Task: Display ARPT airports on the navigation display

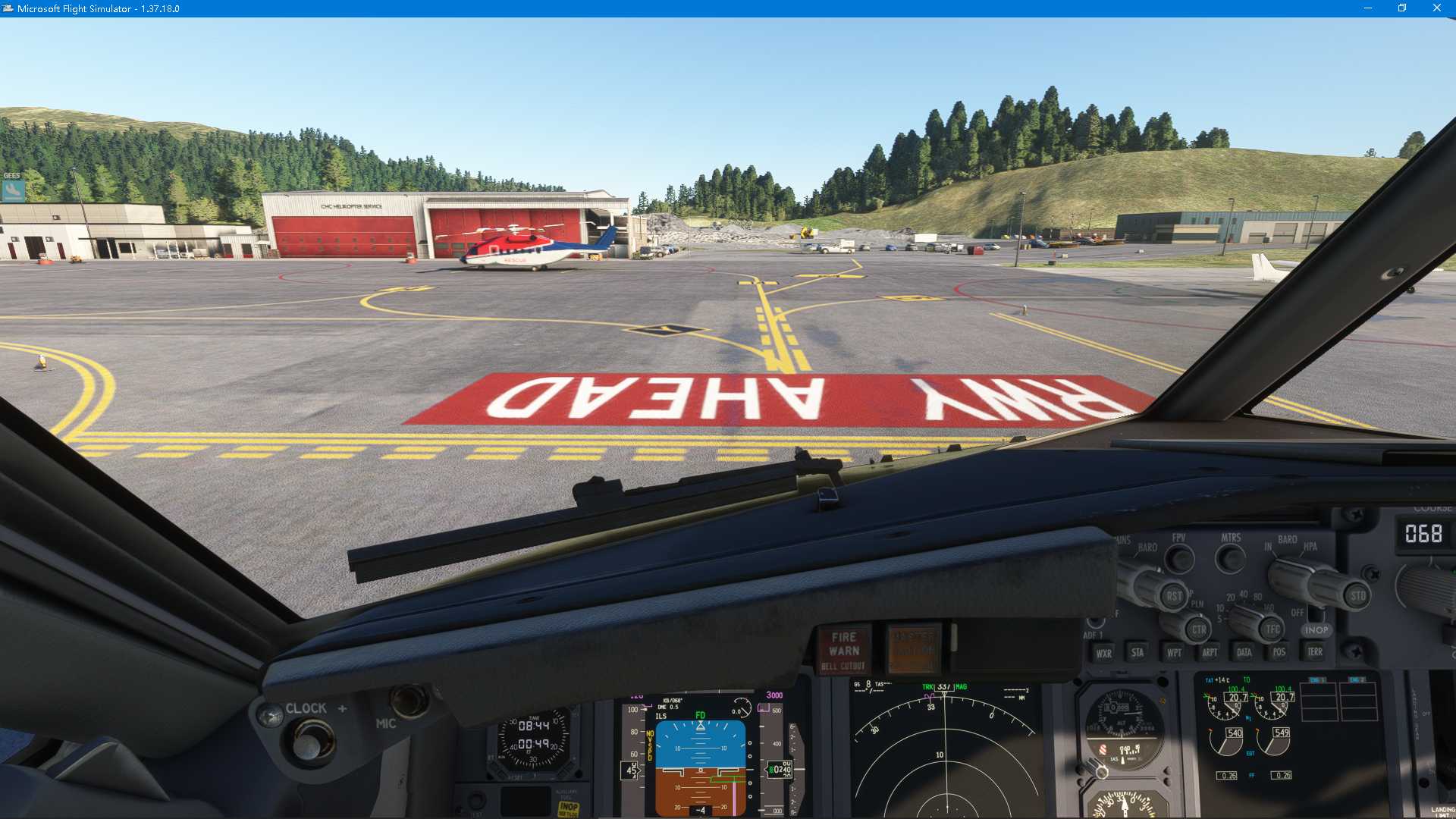Action: pyautogui.click(x=1210, y=652)
